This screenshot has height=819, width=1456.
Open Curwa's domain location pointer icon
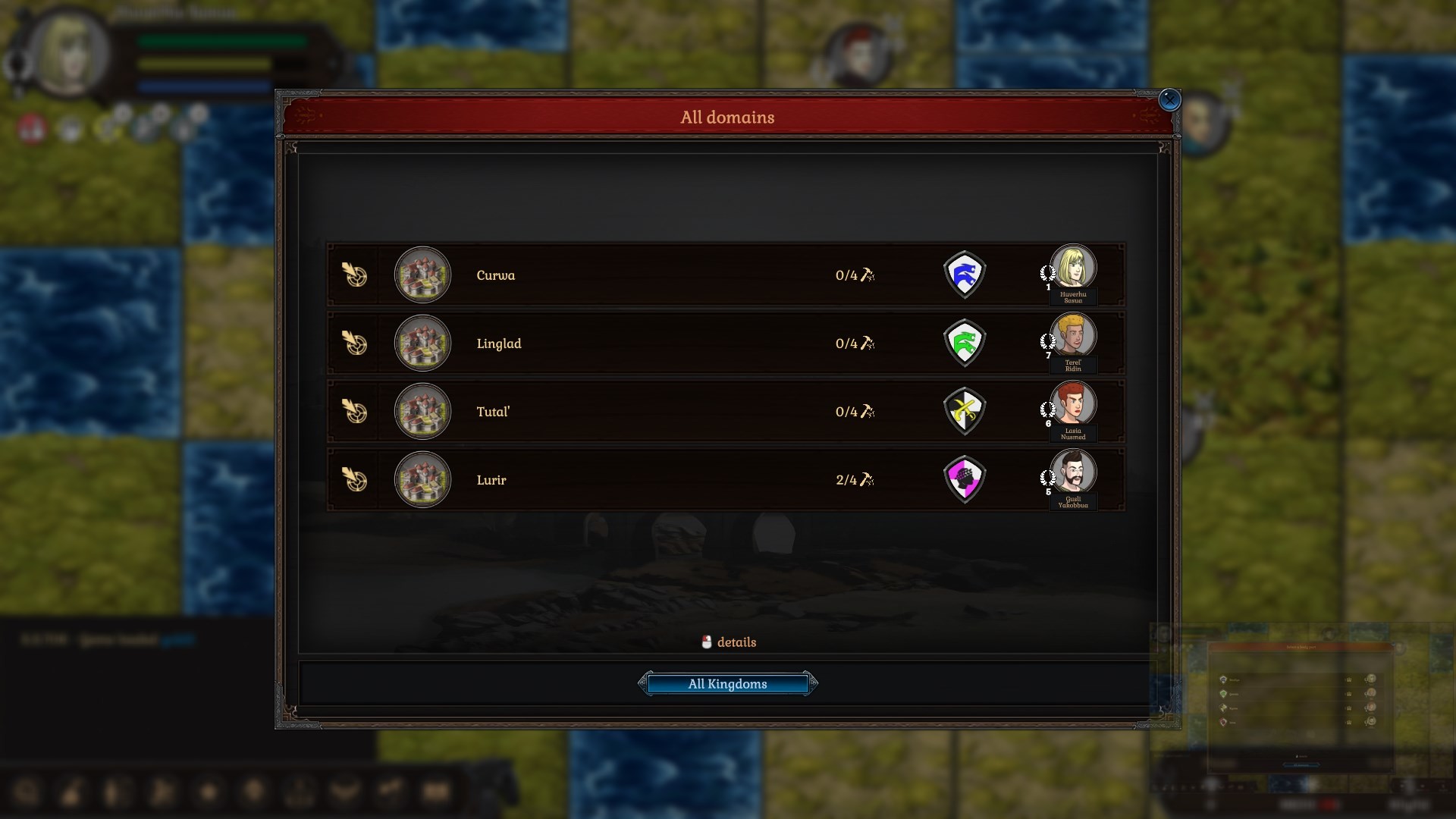(355, 275)
